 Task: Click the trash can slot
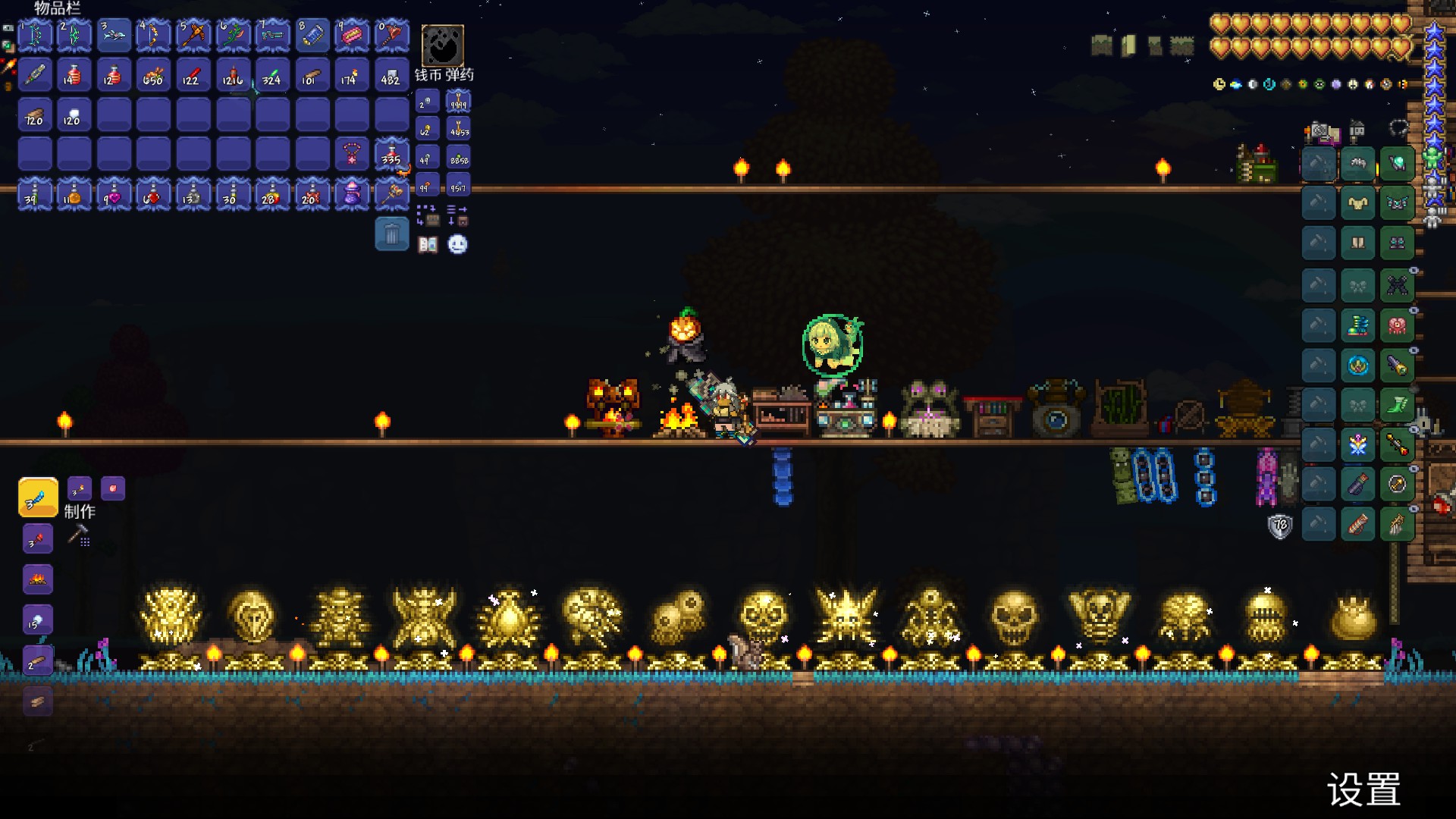(391, 234)
